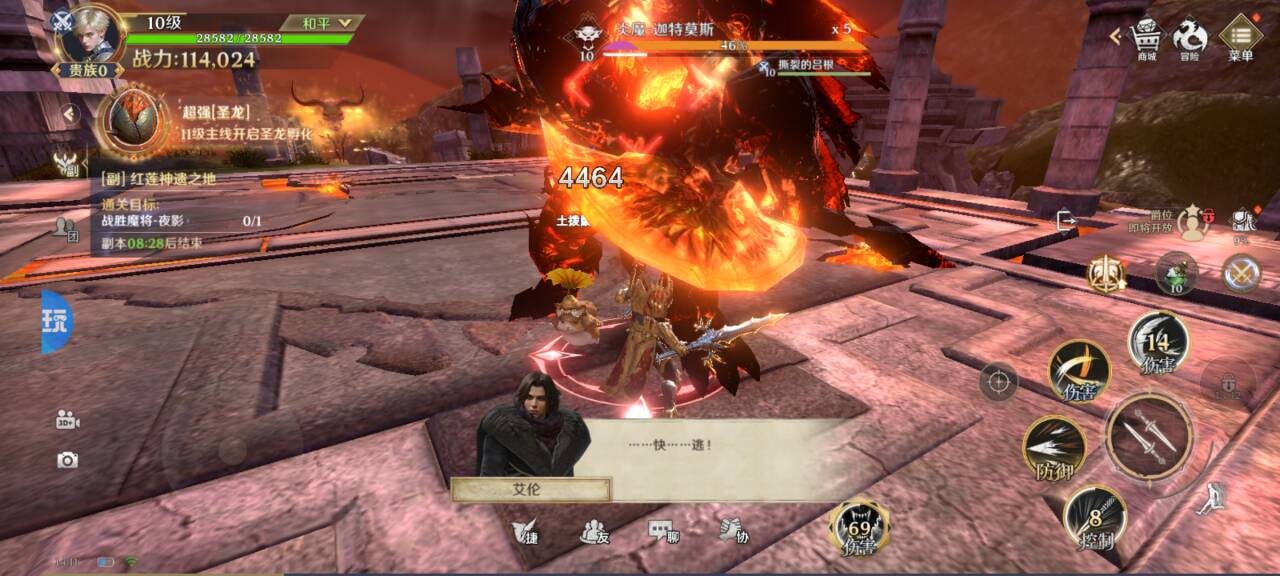Use the green potion with count 10
The width and height of the screenshot is (1280, 576).
[x=1176, y=272]
